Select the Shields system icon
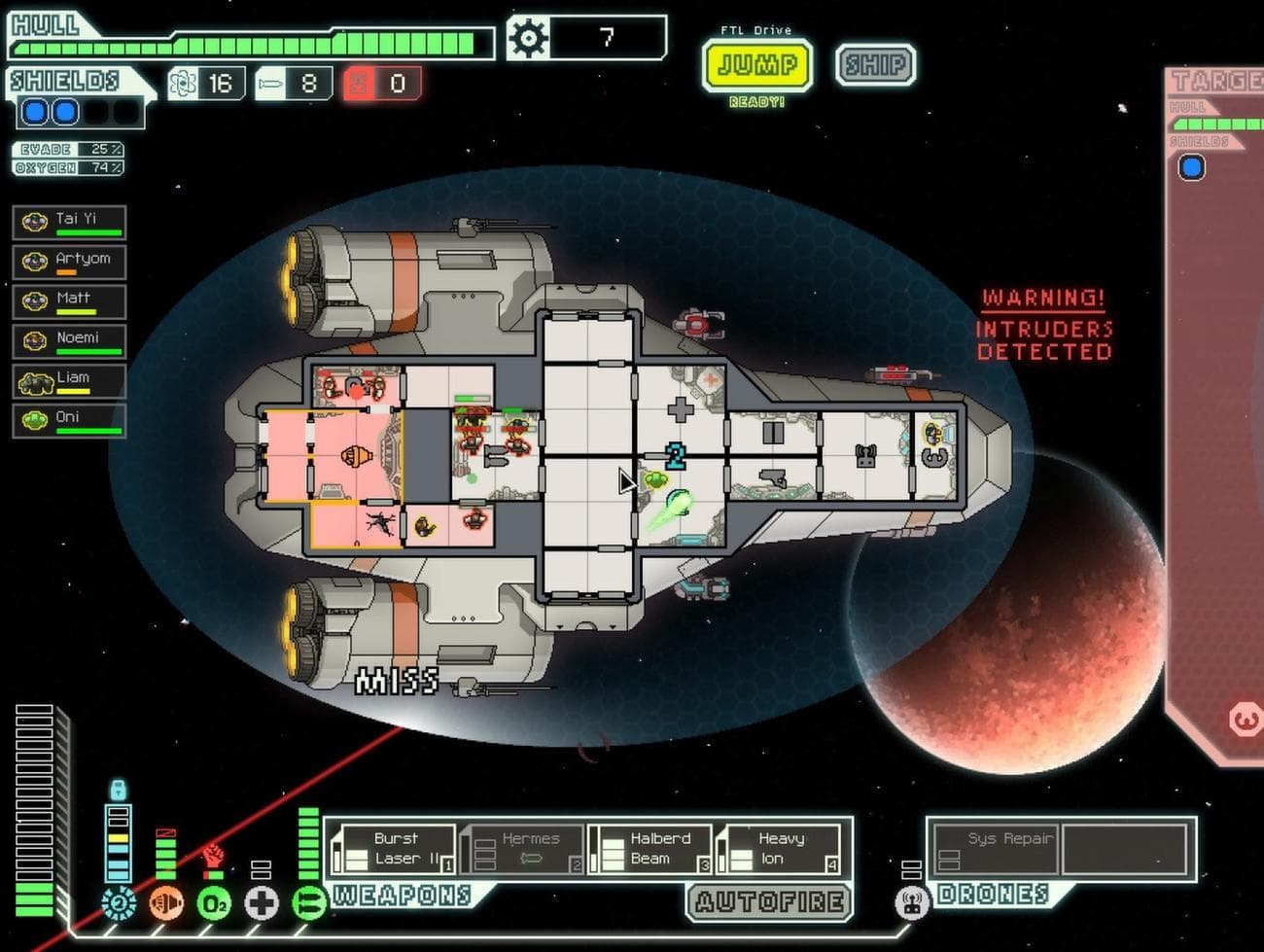The width and height of the screenshot is (1264, 952). pyautogui.click(x=117, y=904)
